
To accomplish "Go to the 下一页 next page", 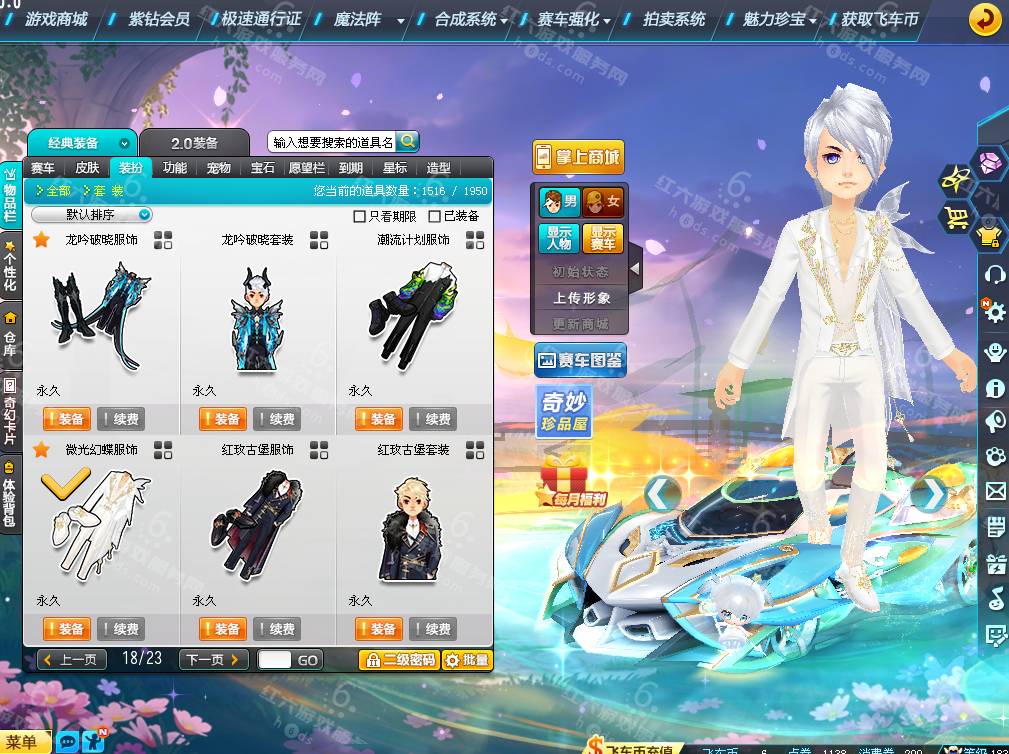I will [x=213, y=660].
